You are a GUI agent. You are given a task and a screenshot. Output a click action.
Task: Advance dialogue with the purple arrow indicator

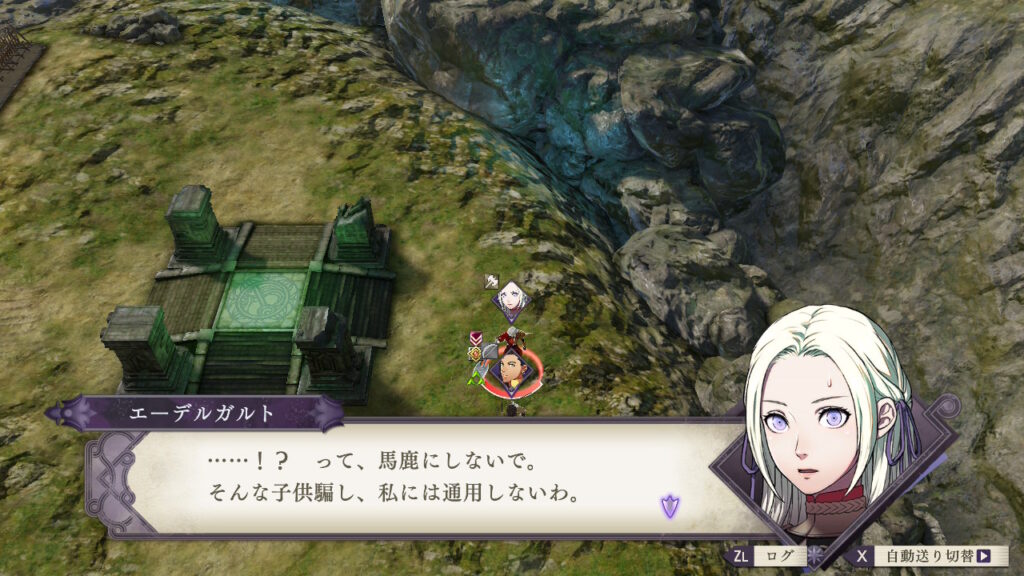pos(669,506)
